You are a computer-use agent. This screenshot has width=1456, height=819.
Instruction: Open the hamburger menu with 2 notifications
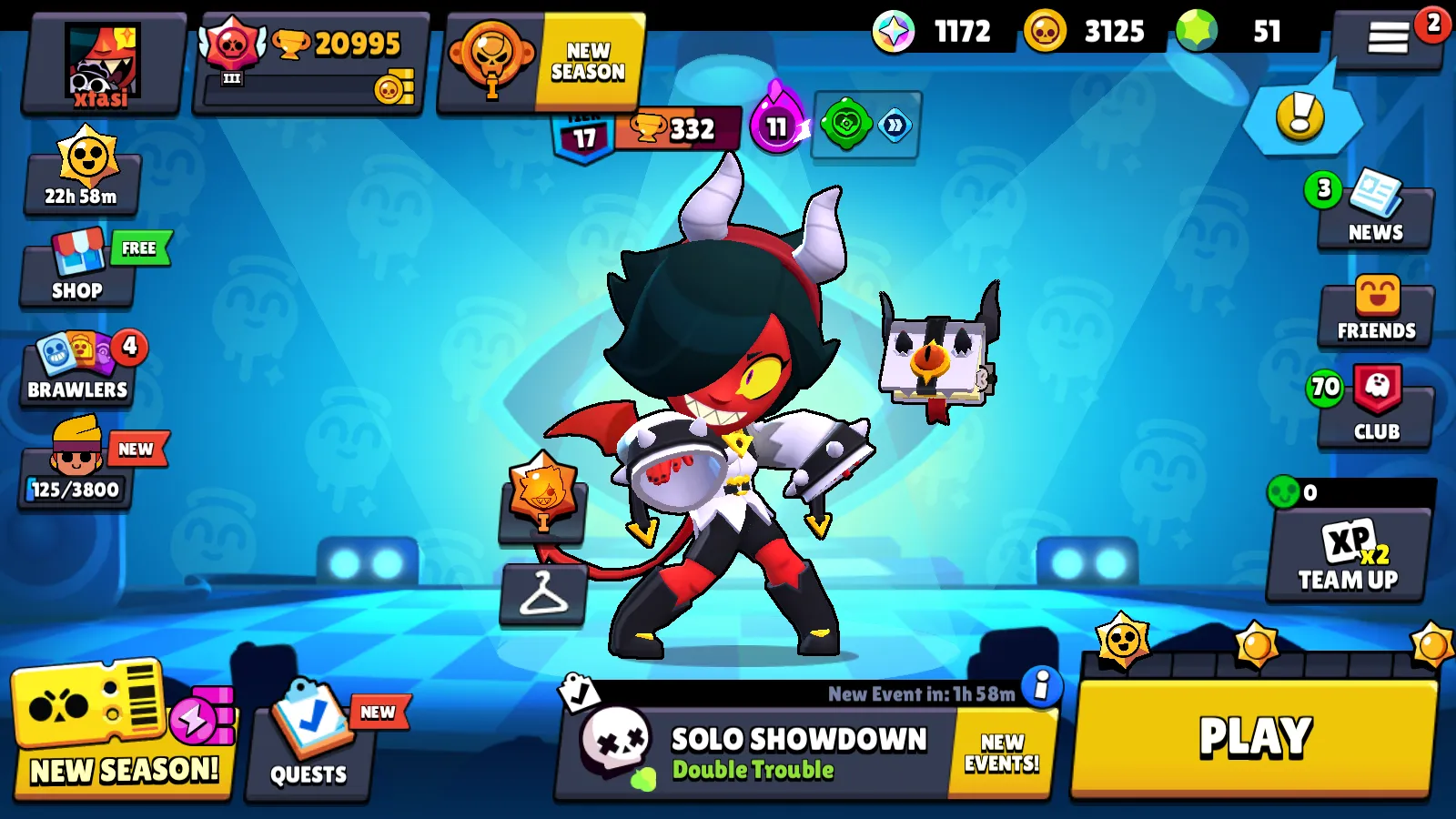1390,38
